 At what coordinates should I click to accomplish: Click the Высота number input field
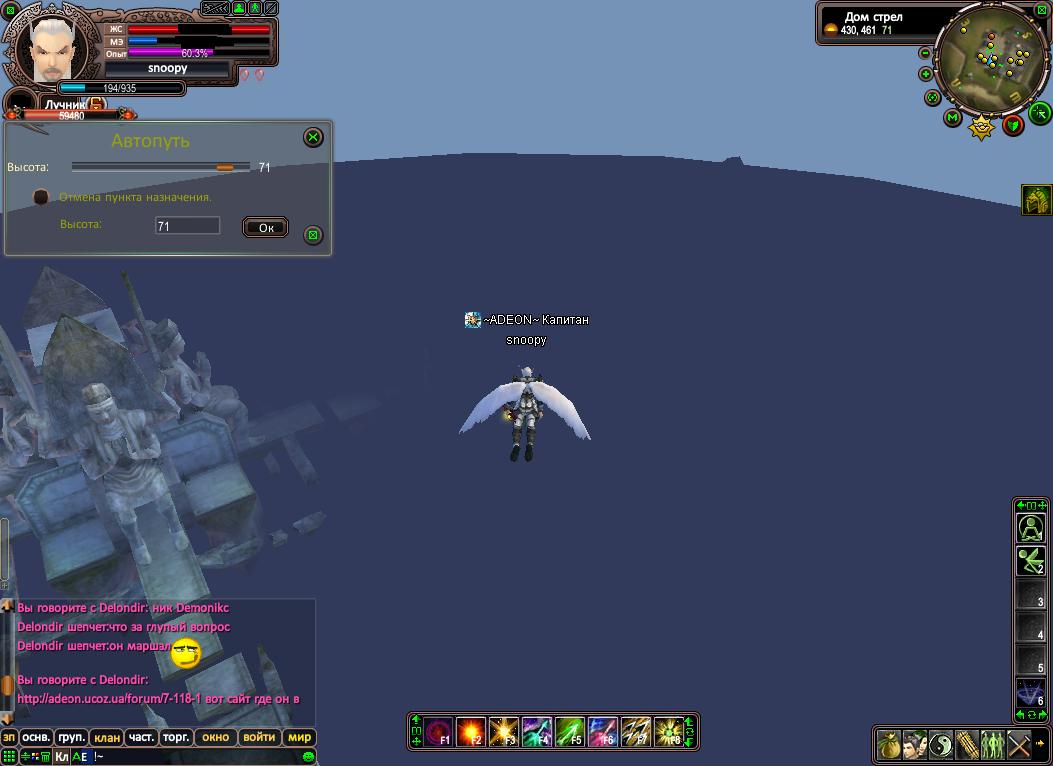coord(187,227)
